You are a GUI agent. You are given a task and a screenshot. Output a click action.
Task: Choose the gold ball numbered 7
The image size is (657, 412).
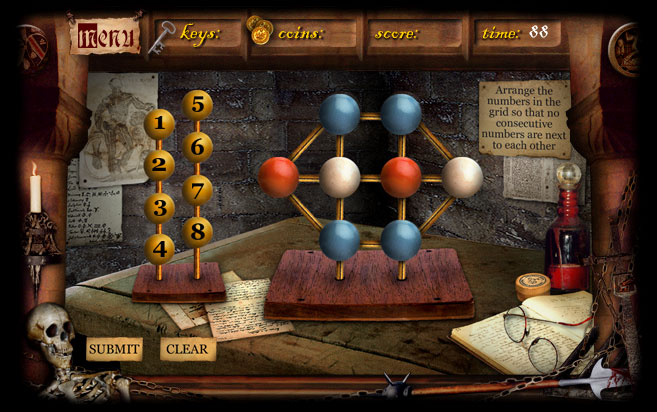pos(198,190)
